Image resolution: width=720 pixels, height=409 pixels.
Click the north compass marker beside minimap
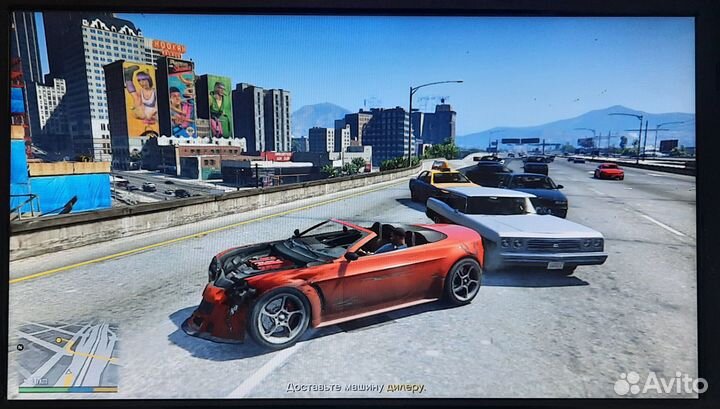(20, 347)
